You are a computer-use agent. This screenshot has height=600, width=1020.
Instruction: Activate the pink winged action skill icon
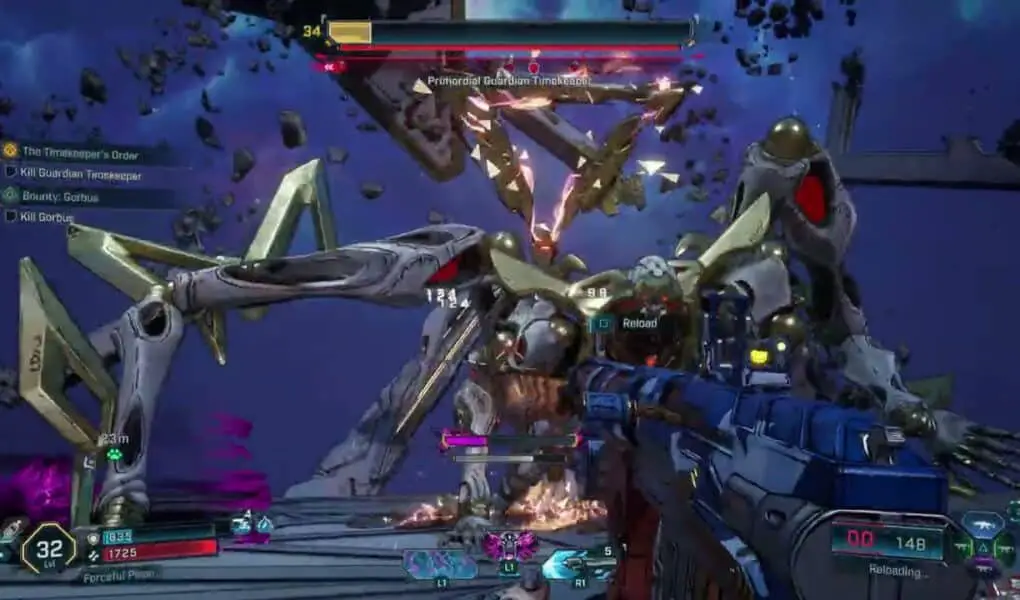click(509, 546)
